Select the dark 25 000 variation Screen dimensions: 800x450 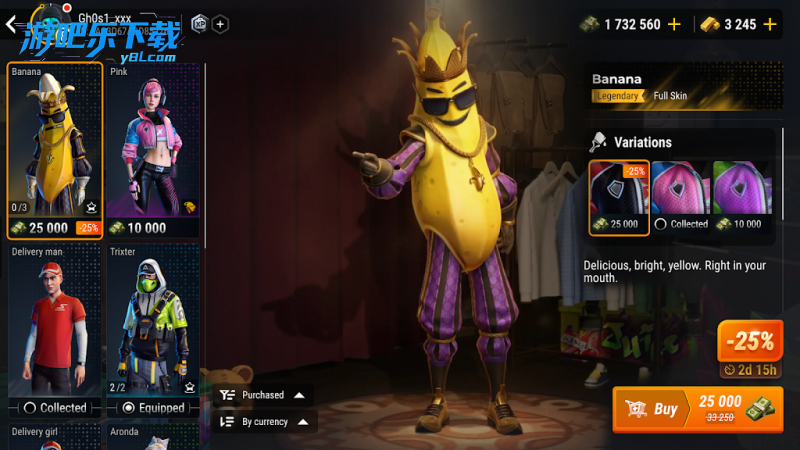(x=619, y=197)
